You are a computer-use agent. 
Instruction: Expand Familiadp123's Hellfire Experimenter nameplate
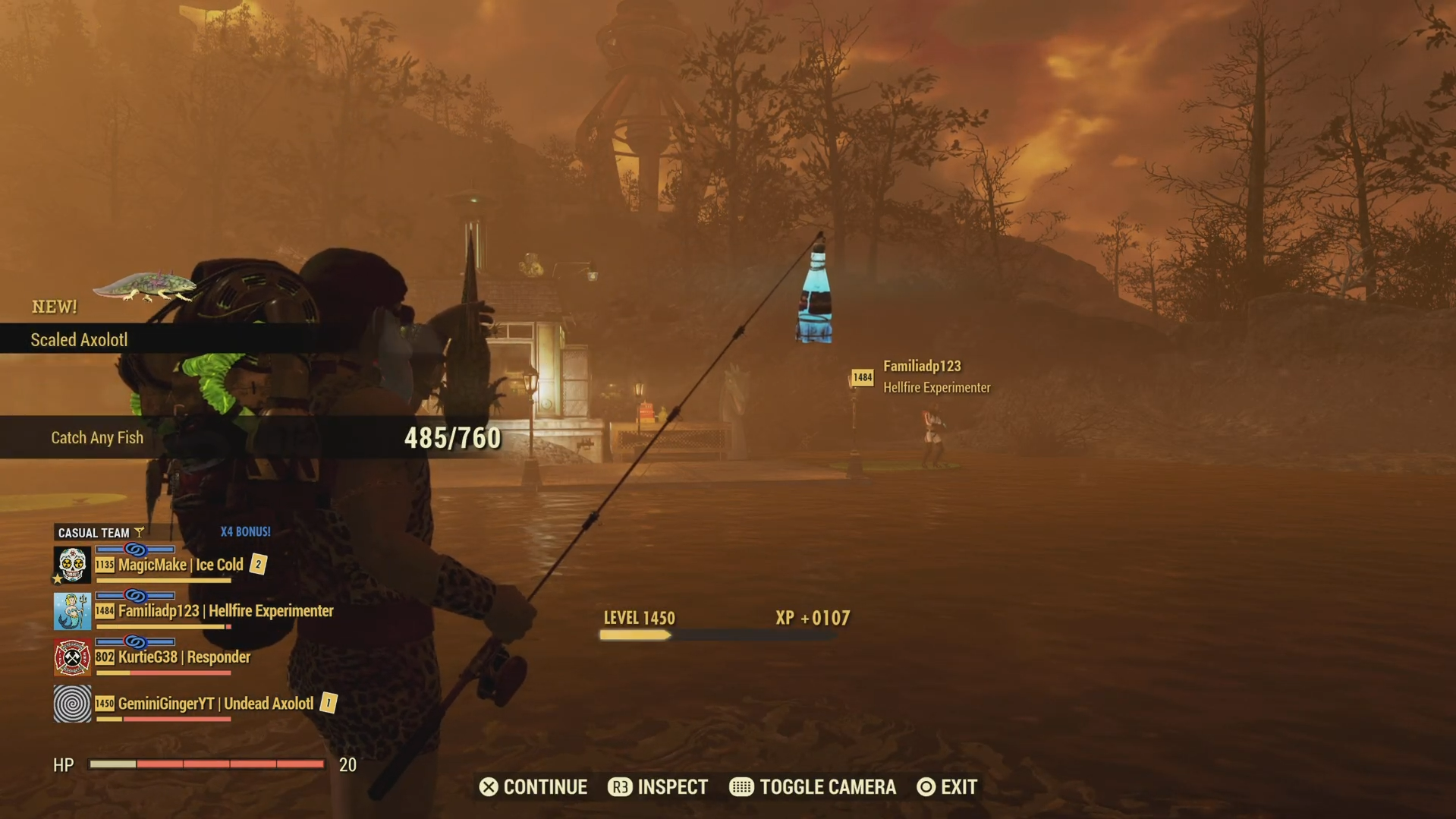pos(937,376)
